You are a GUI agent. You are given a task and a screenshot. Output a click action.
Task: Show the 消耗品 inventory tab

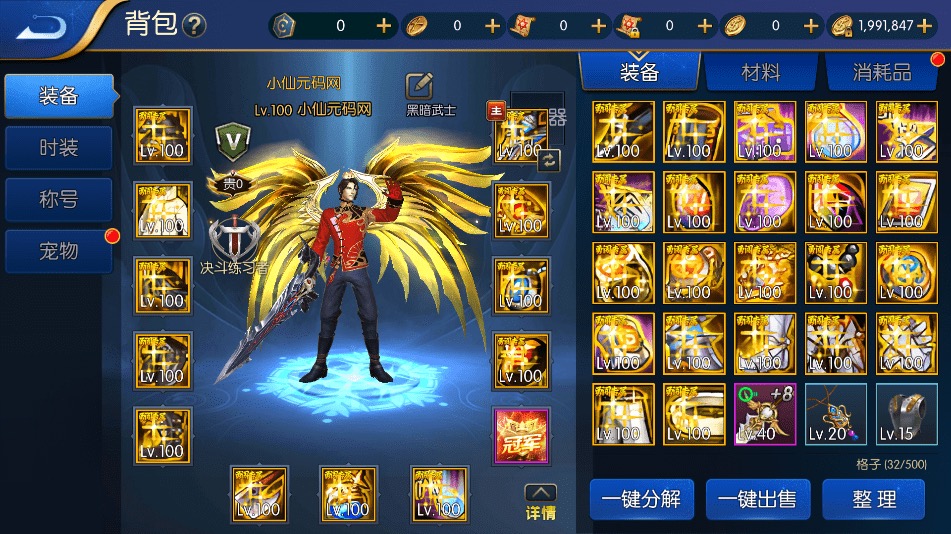point(881,73)
